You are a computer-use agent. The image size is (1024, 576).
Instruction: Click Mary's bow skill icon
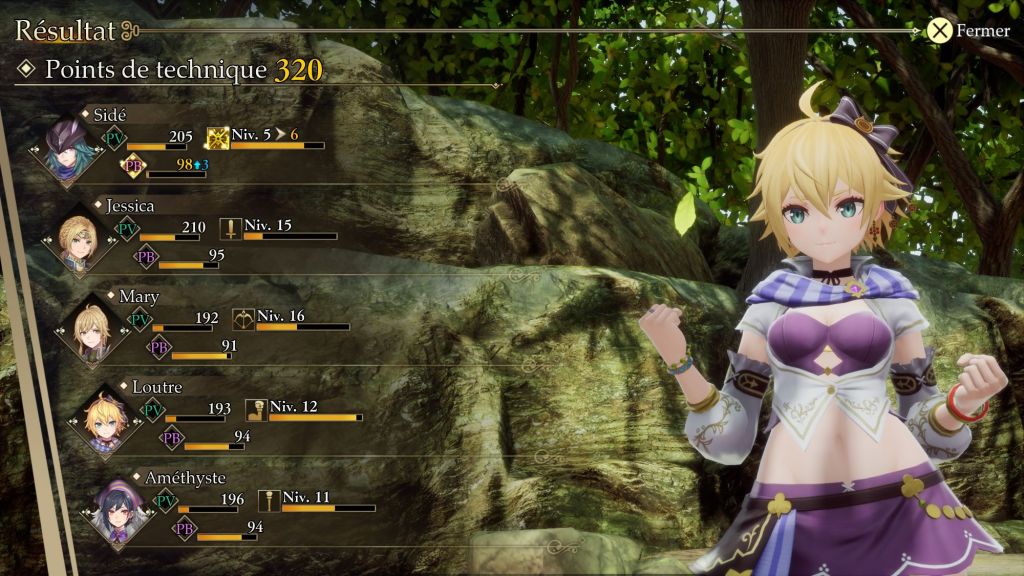243,320
